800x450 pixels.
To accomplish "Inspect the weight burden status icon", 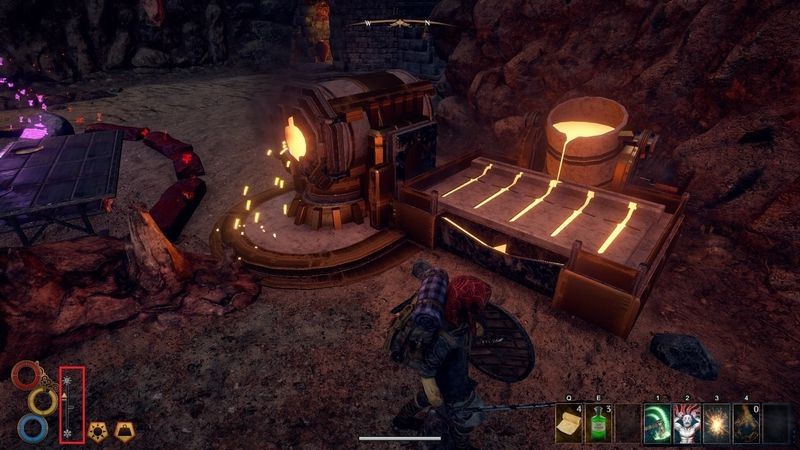I will [x=126, y=431].
